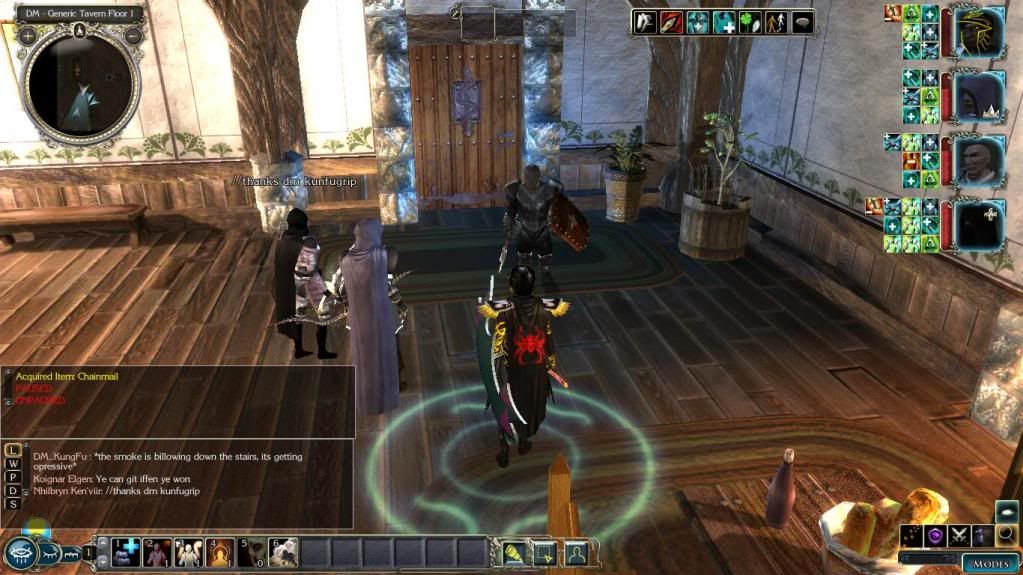This screenshot has height=575, width=1023.
Task: Open the MODES panel
Action: 989,564
